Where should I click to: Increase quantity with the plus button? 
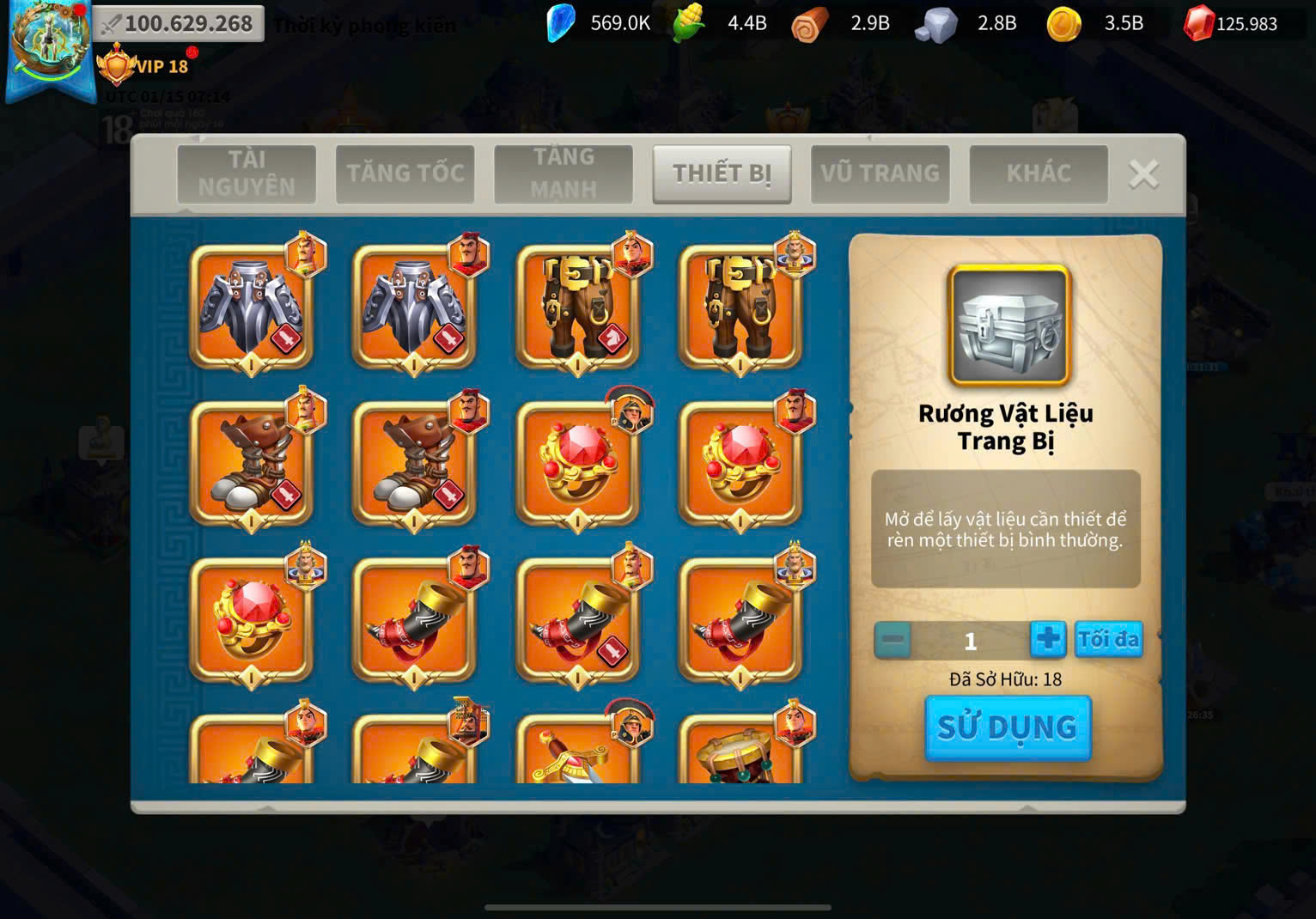(1047, 640)
